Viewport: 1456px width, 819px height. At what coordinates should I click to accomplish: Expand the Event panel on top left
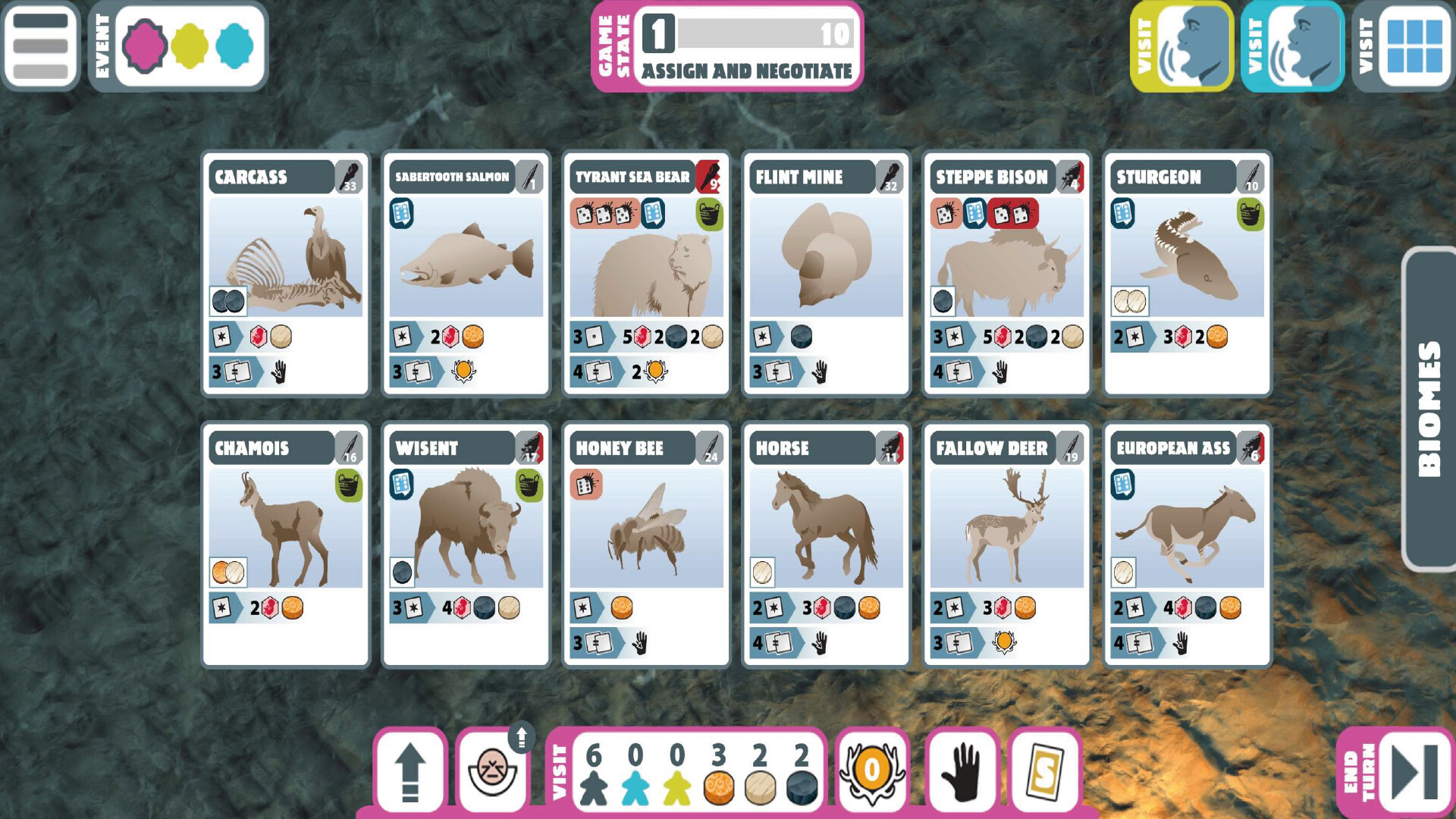coord(103,47)
